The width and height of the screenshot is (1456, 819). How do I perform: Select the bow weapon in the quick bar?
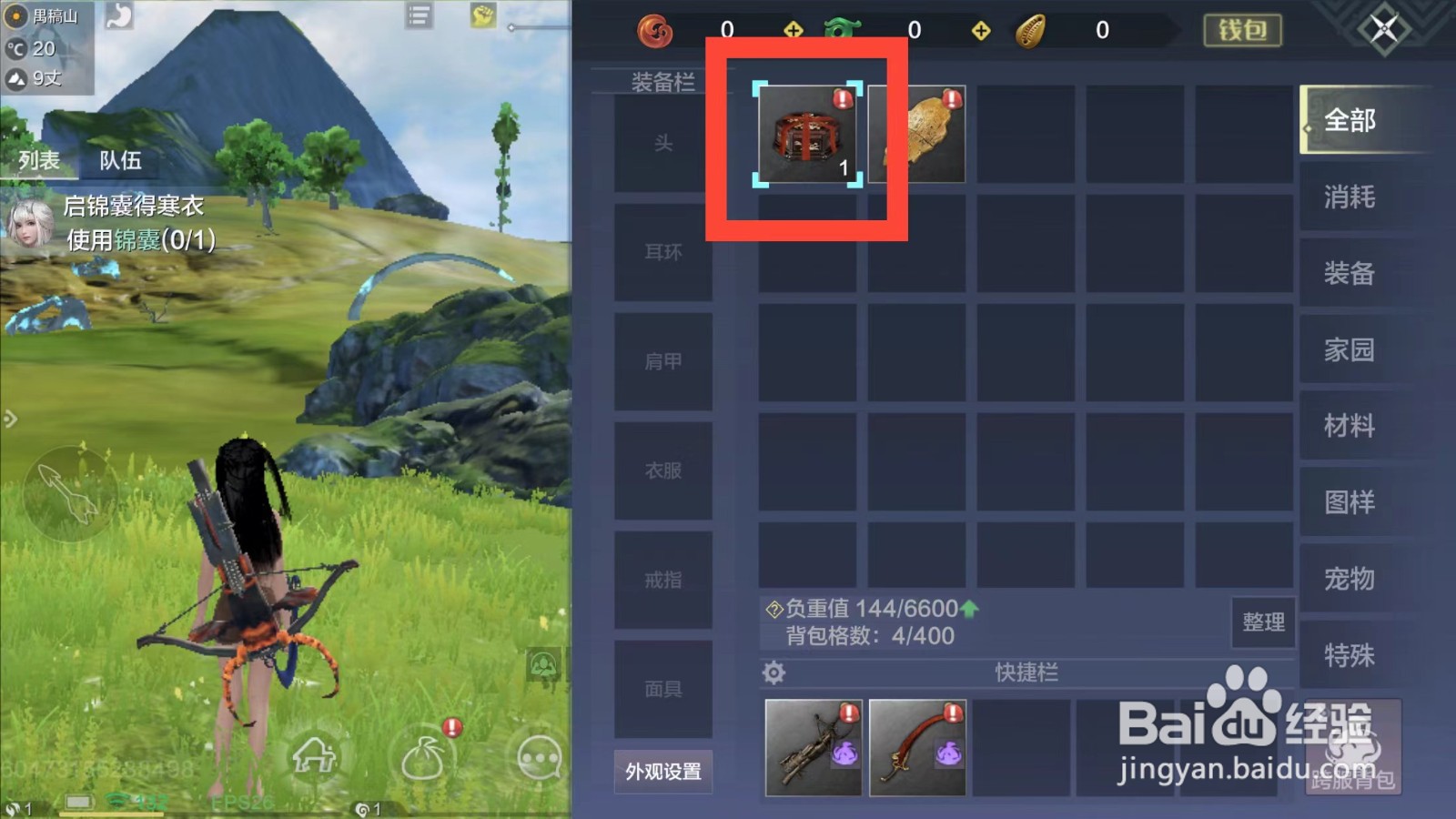pyautogui.click(x=813, y=746)
